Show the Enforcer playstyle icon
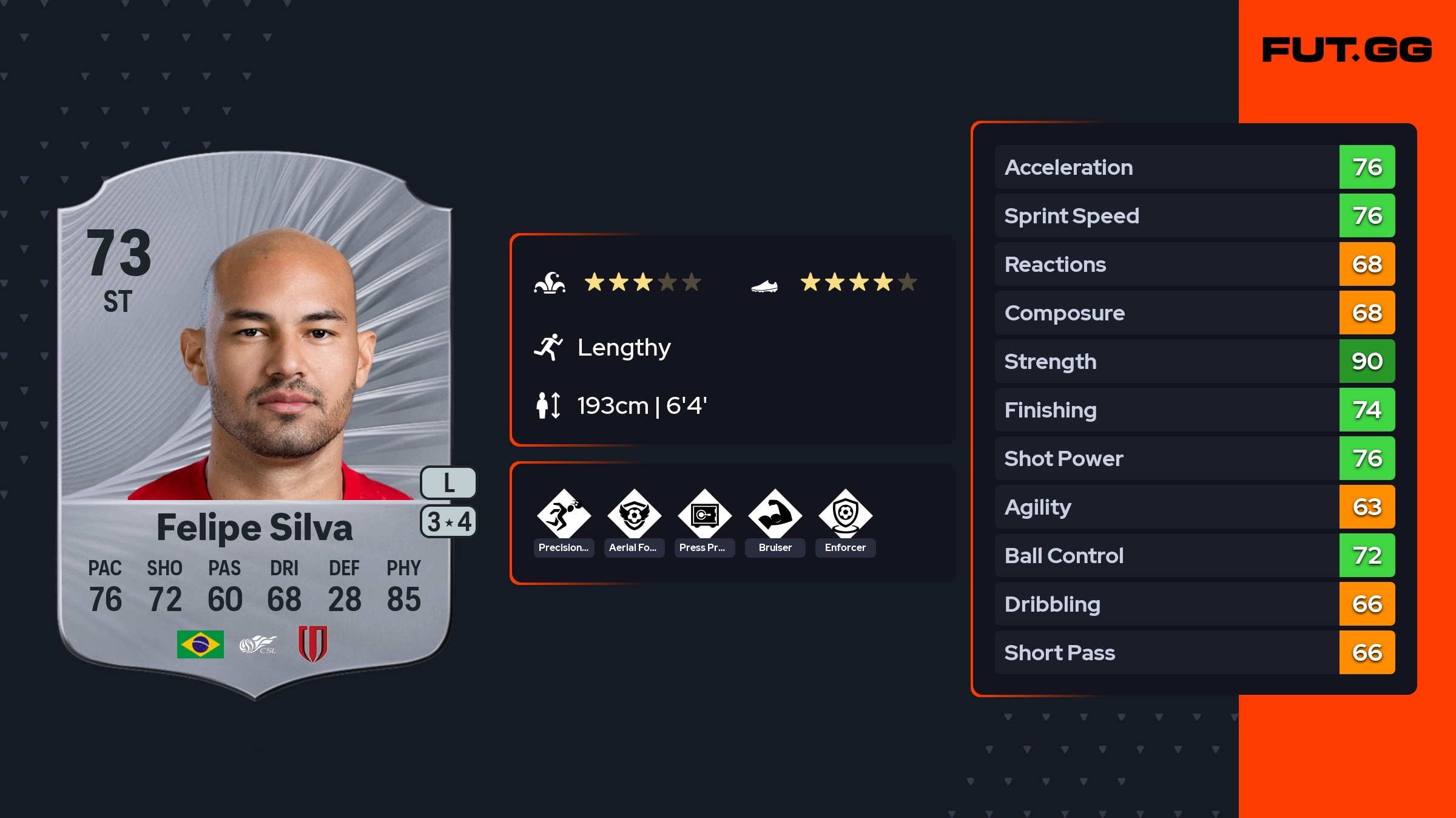 [x=845, y=515]
